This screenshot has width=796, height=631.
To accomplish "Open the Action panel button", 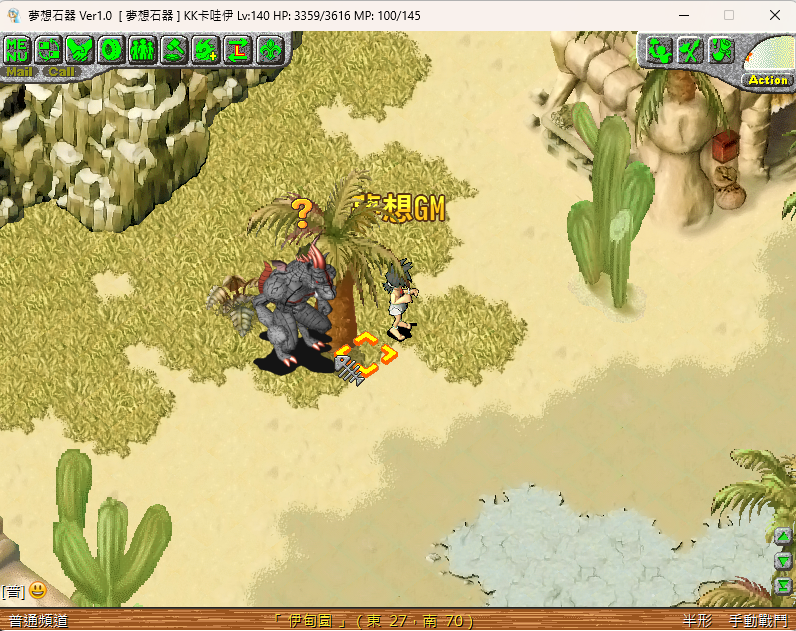I will pyautogui.click(x=768, y=79).
